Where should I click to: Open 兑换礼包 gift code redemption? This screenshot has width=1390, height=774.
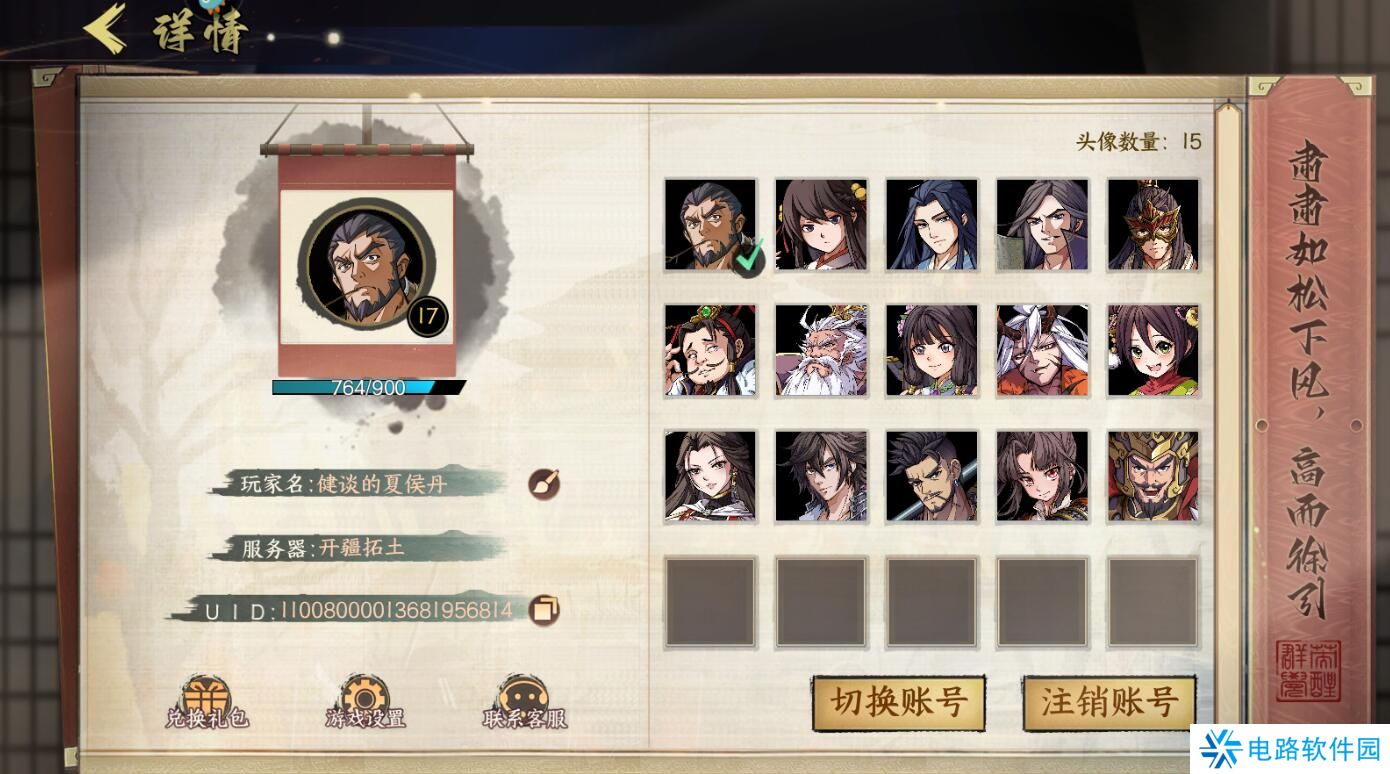click(x=207, y=701)
